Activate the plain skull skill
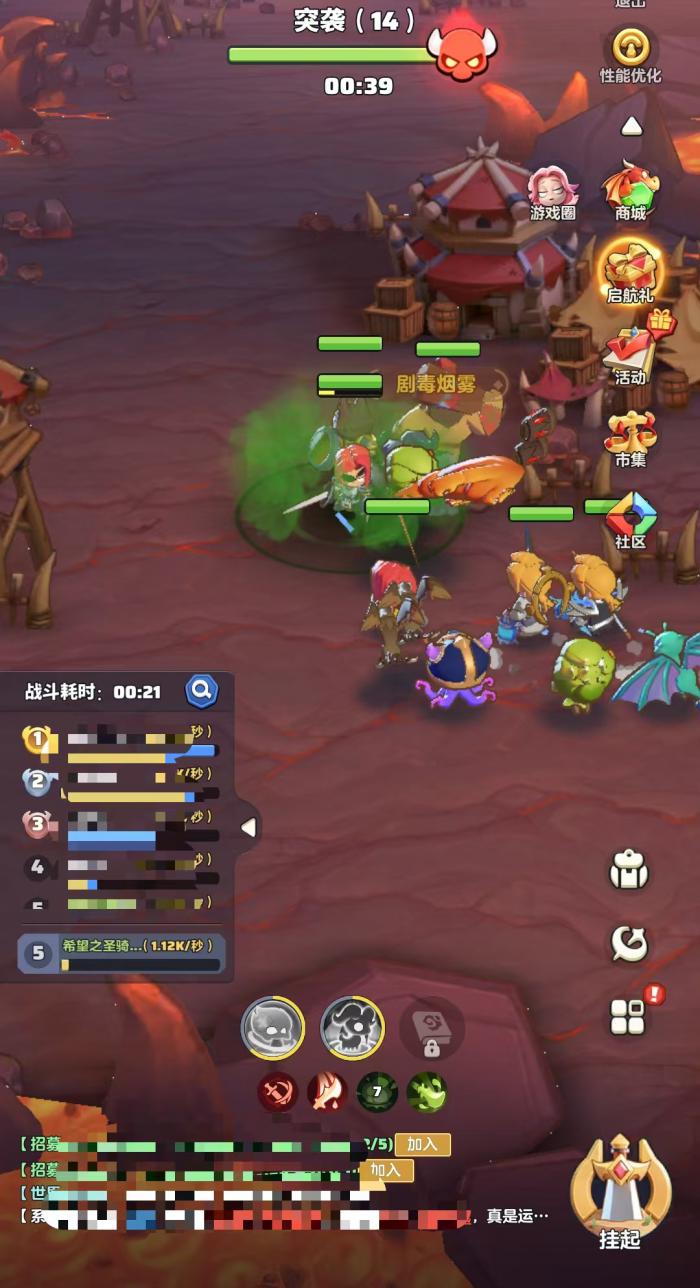The height and width of the screenshot is (1288, 700). coord(273,1028)
